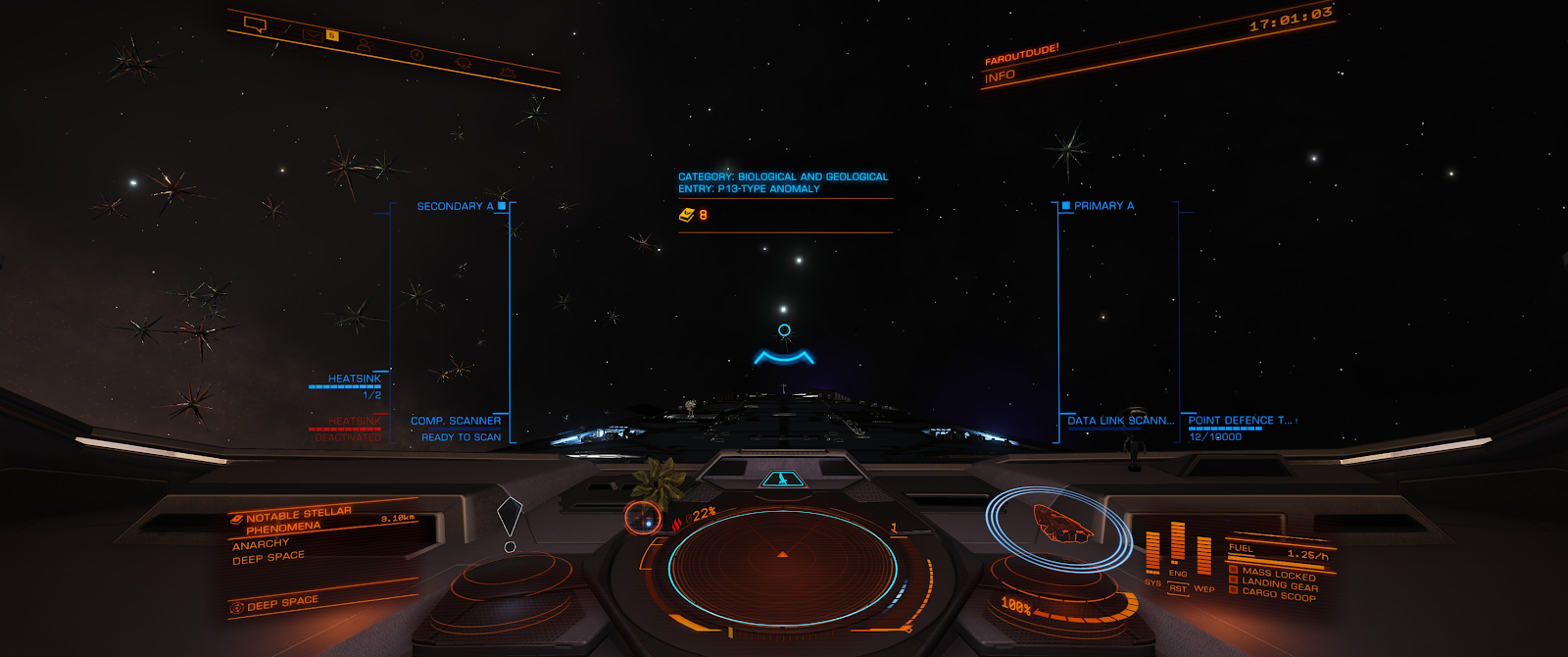Toggle the Cargo Scoop indicator

[x=1278, y=595]
